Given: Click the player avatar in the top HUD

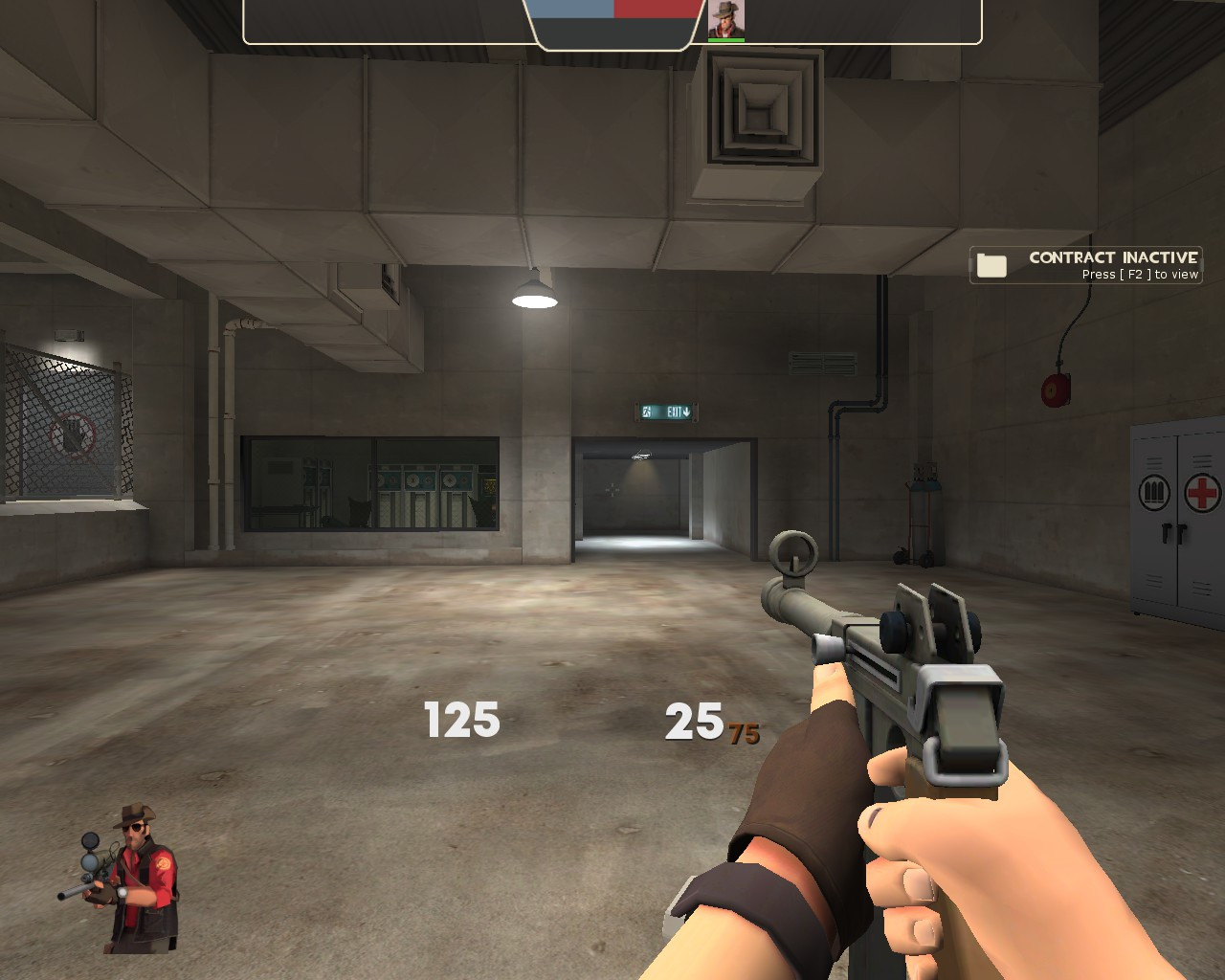Looking at the screenshot, I should (x=727, y=19).
